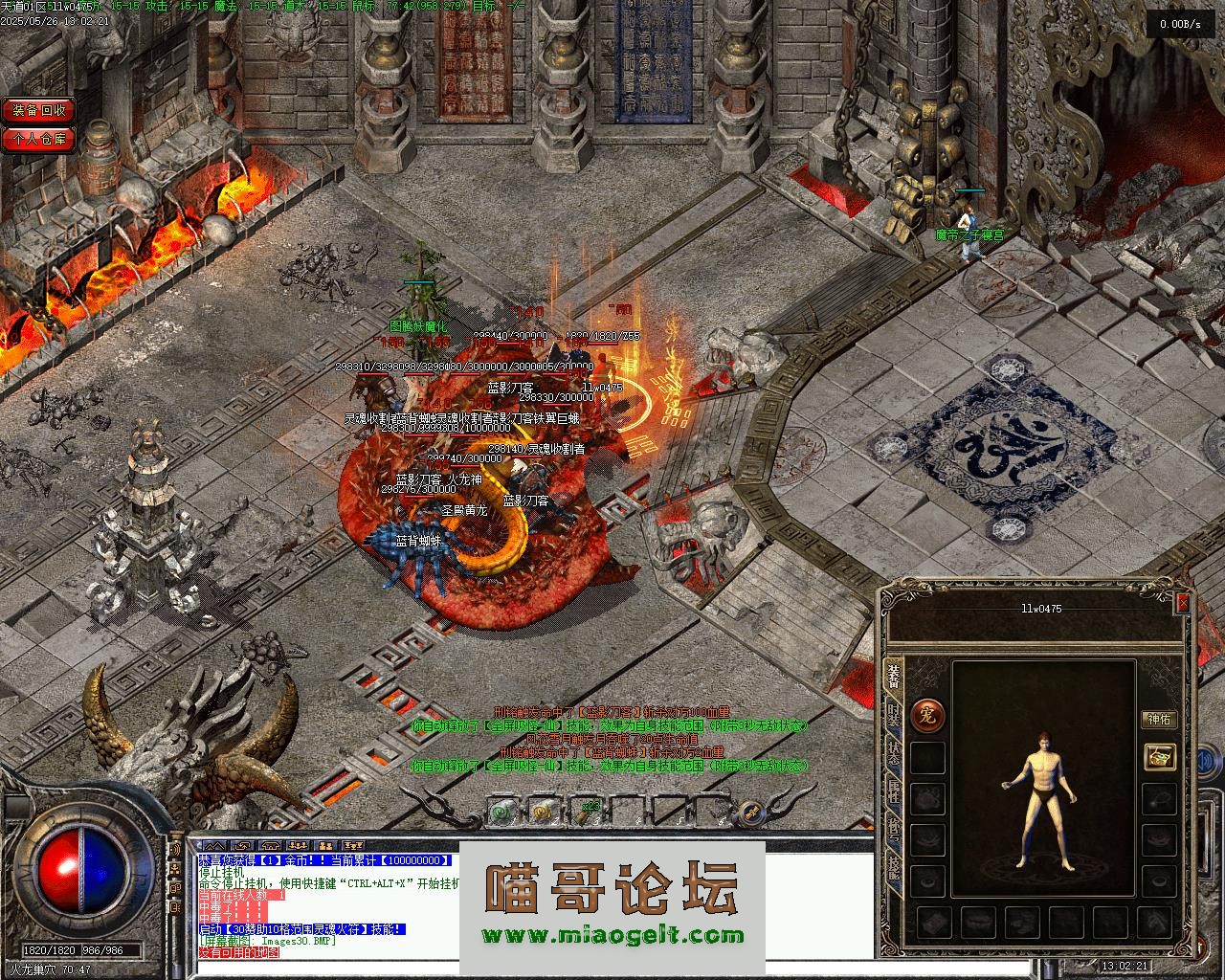Use the green scroll in hotbar slot 1

click(x=500, y=813)
